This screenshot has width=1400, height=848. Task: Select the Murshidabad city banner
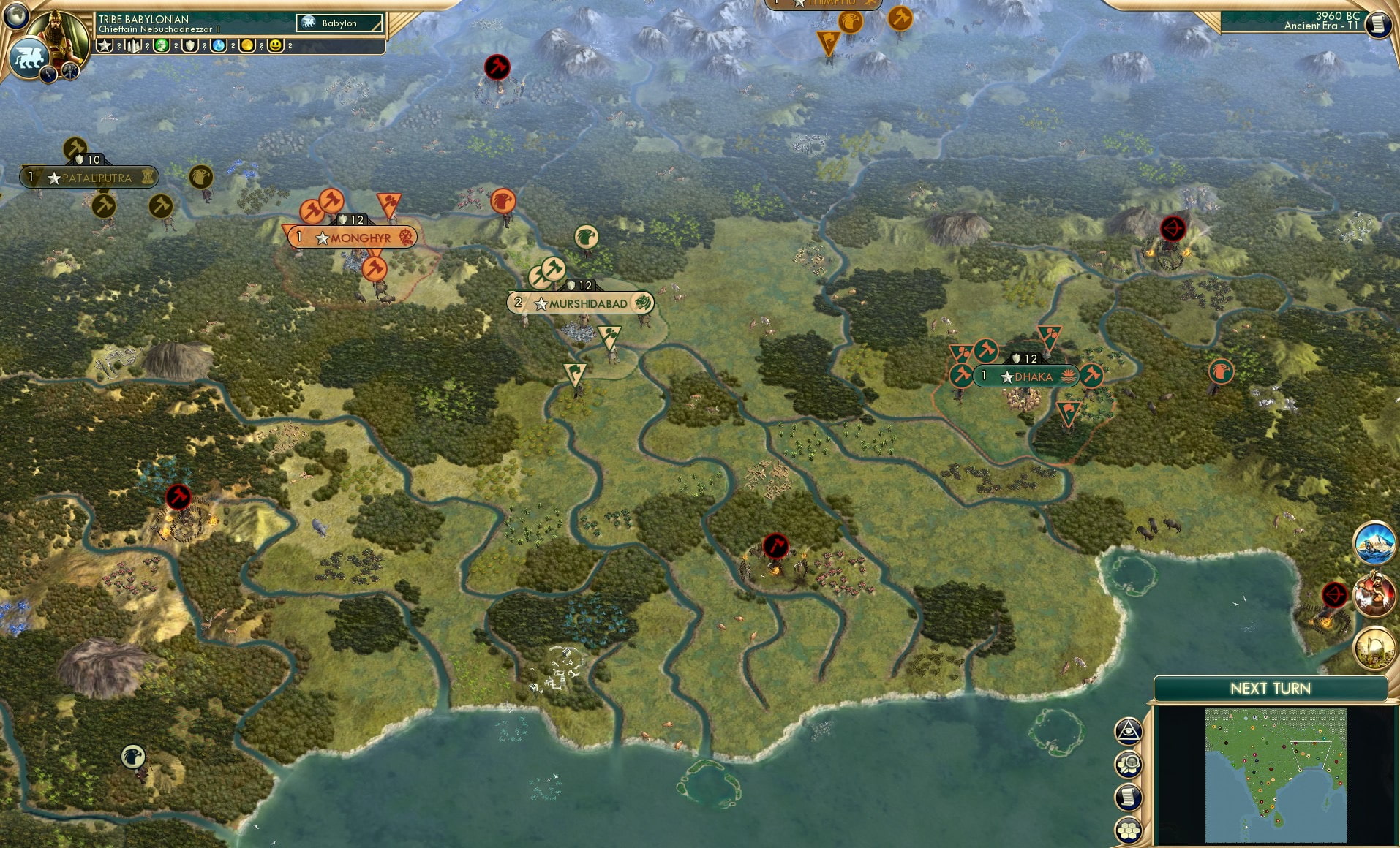581,303
